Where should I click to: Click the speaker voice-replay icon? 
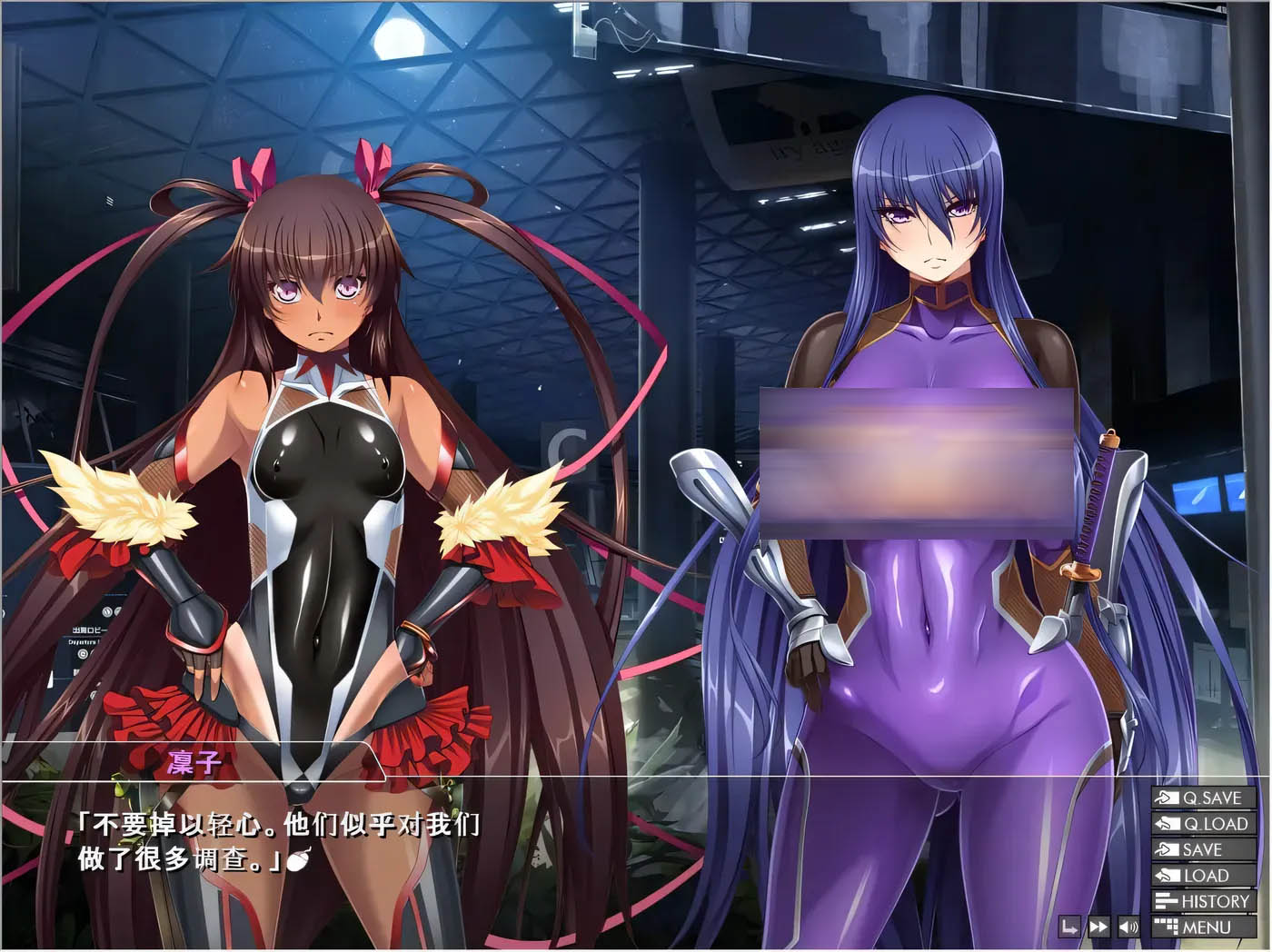coord(1128,927)
